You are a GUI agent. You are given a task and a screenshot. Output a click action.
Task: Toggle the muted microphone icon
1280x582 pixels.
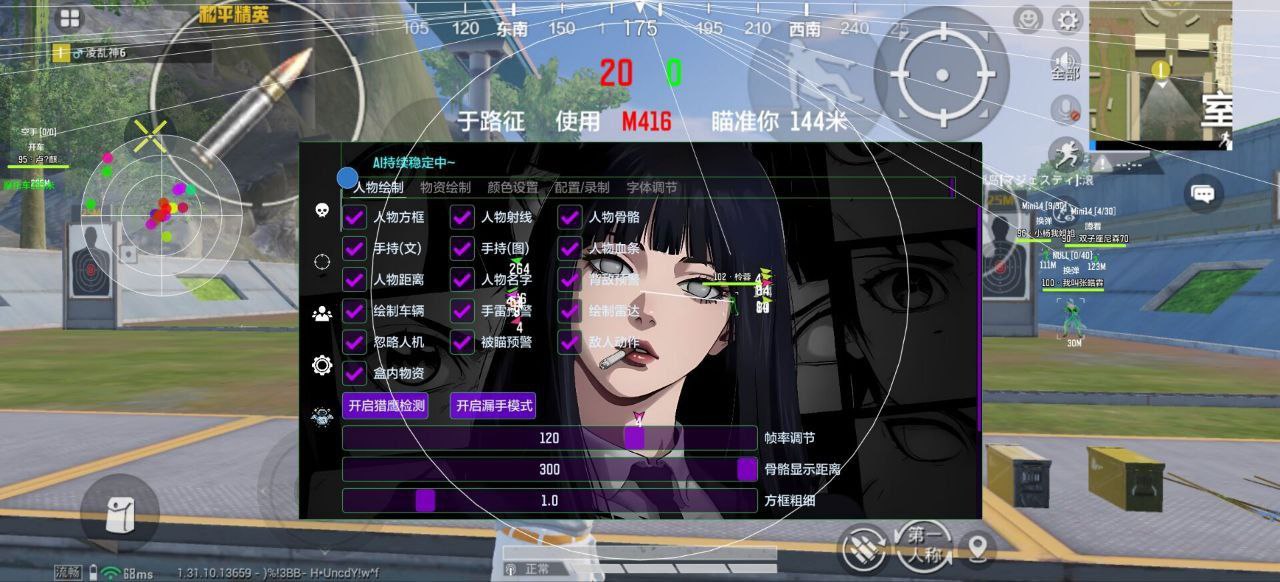coord(1068,109)
